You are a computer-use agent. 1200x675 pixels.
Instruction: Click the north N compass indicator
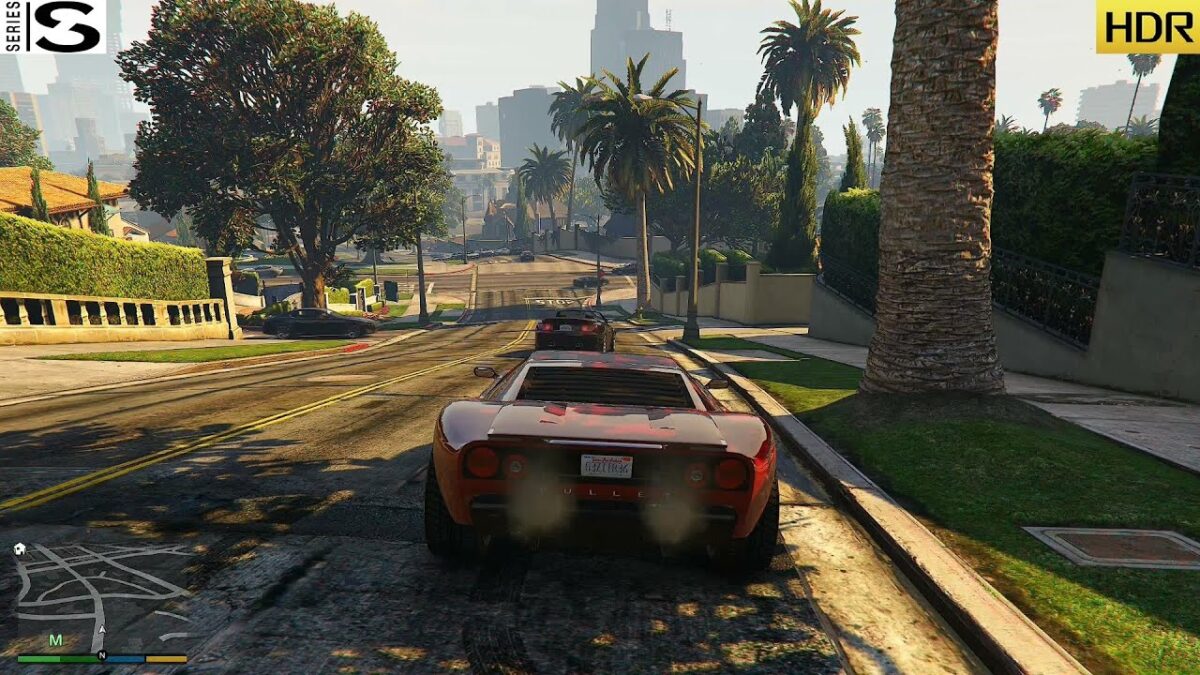(101, 656)
